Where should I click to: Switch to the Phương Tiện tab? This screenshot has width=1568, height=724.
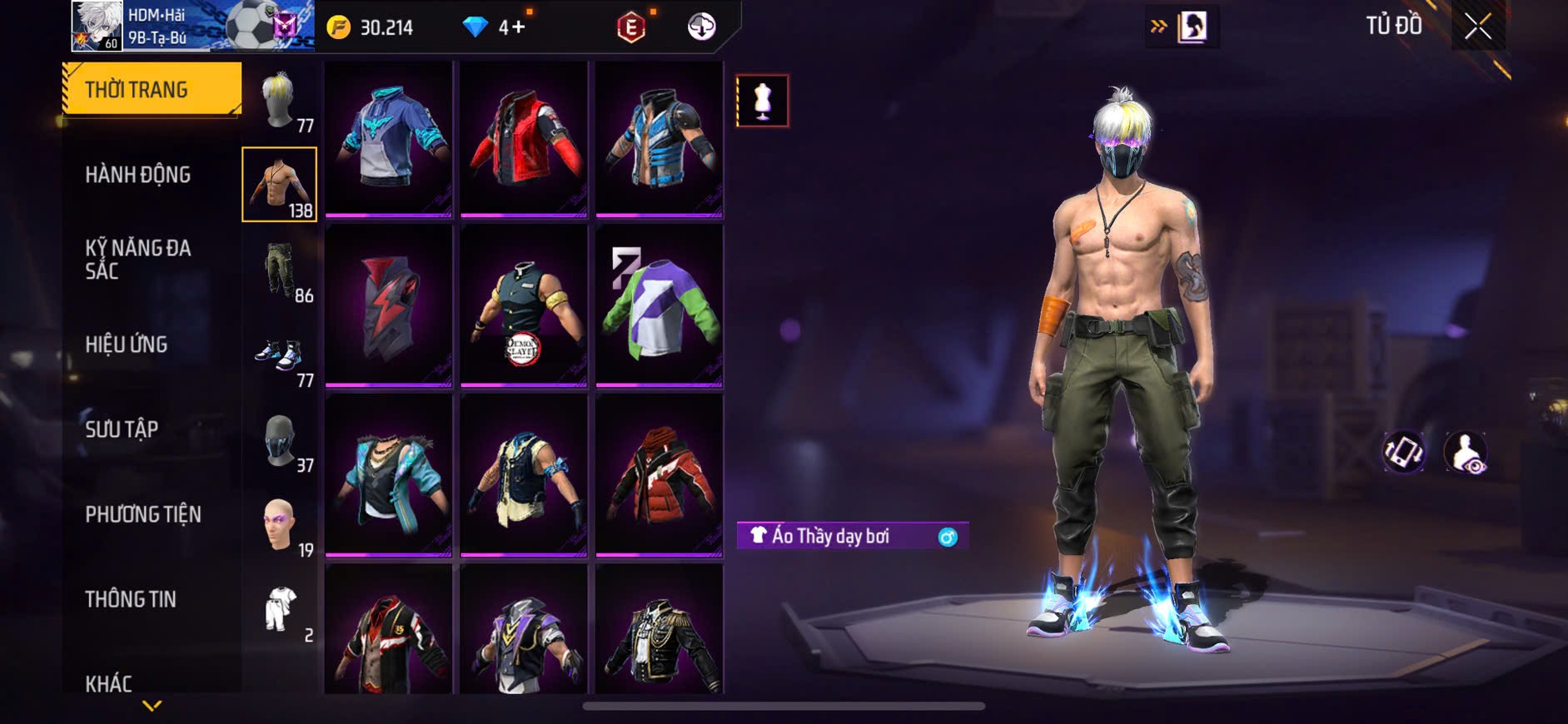[x=143, y=514]
